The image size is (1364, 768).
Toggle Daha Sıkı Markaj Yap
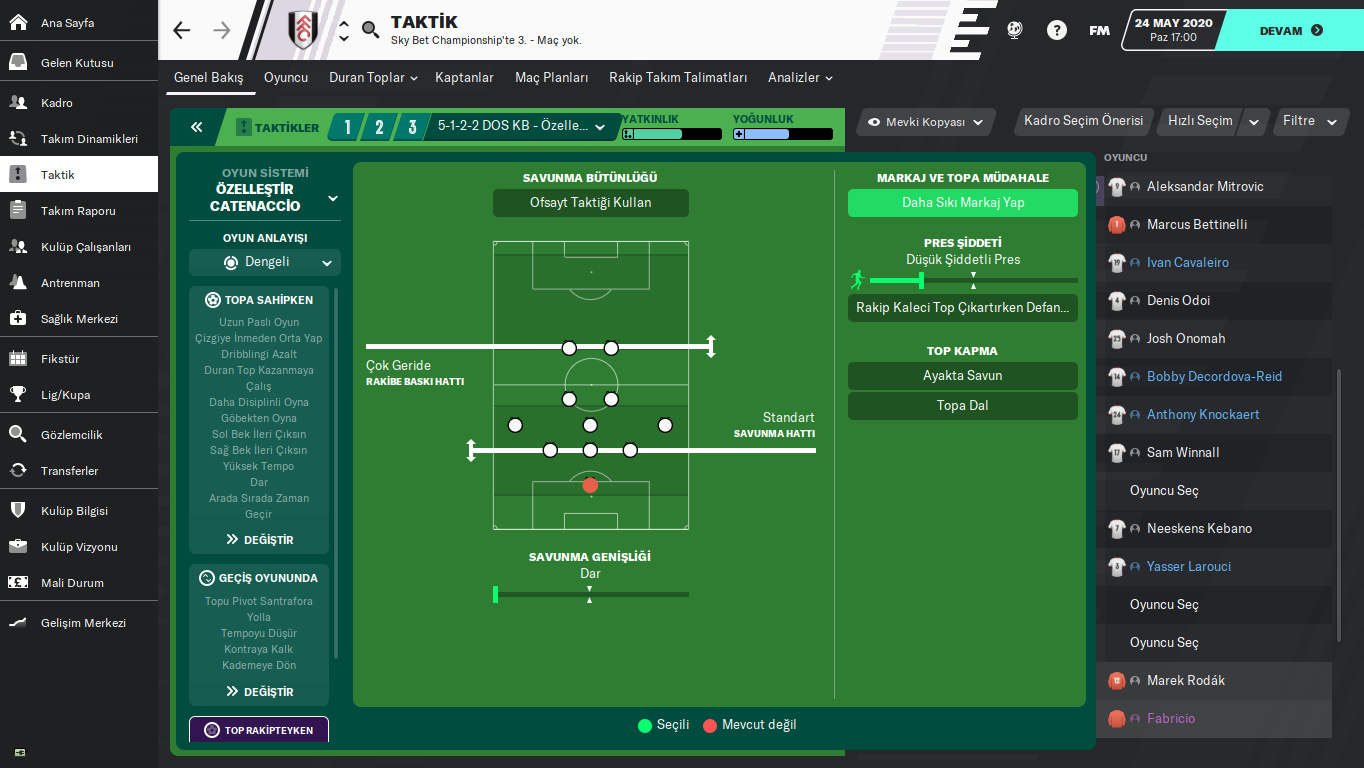962,203
